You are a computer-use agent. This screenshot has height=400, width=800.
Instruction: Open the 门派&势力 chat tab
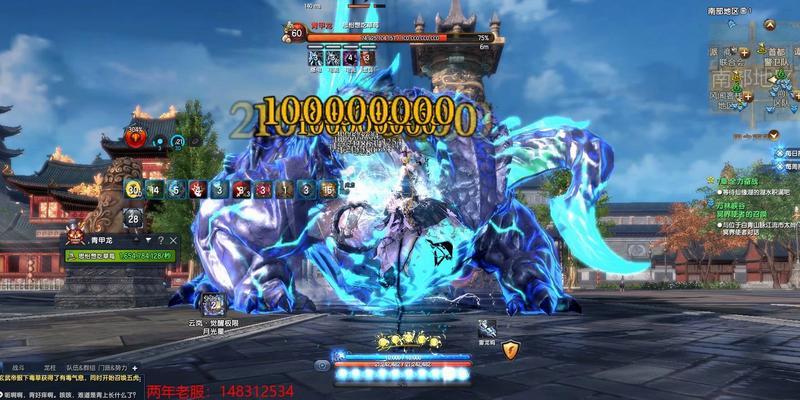coord(120,366)
